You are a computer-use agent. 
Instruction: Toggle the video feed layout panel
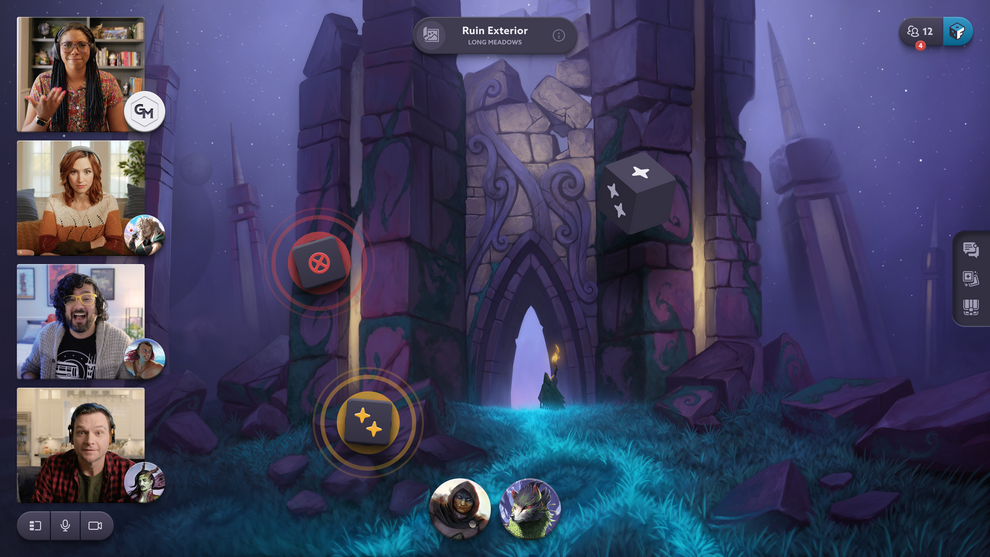[x=35, y=526]
